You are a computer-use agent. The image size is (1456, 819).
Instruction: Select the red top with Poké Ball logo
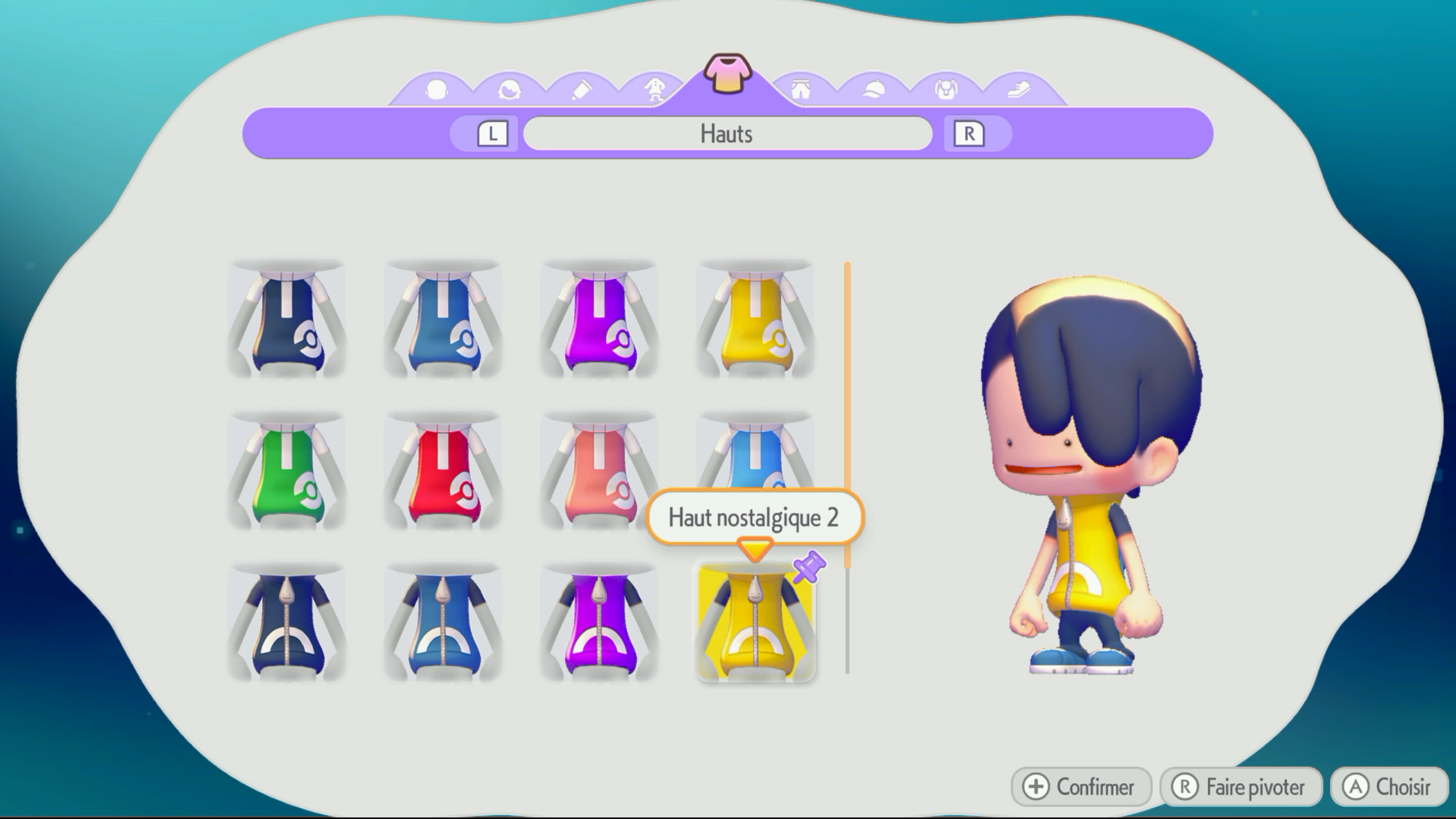click(x=443, y=471)
